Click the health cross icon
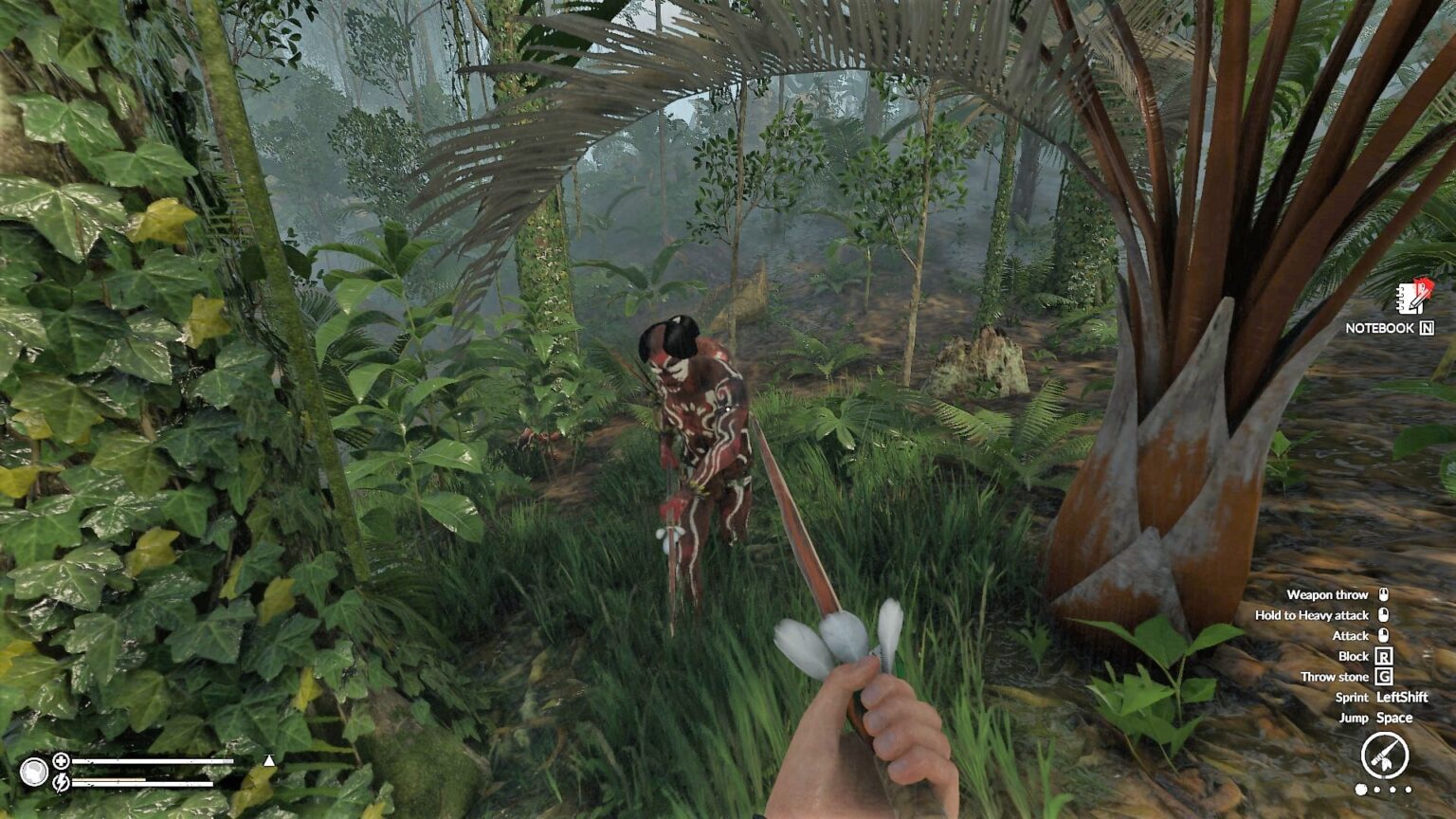Viewport: 1456px width, 819px height. click(x=61, y=760)
